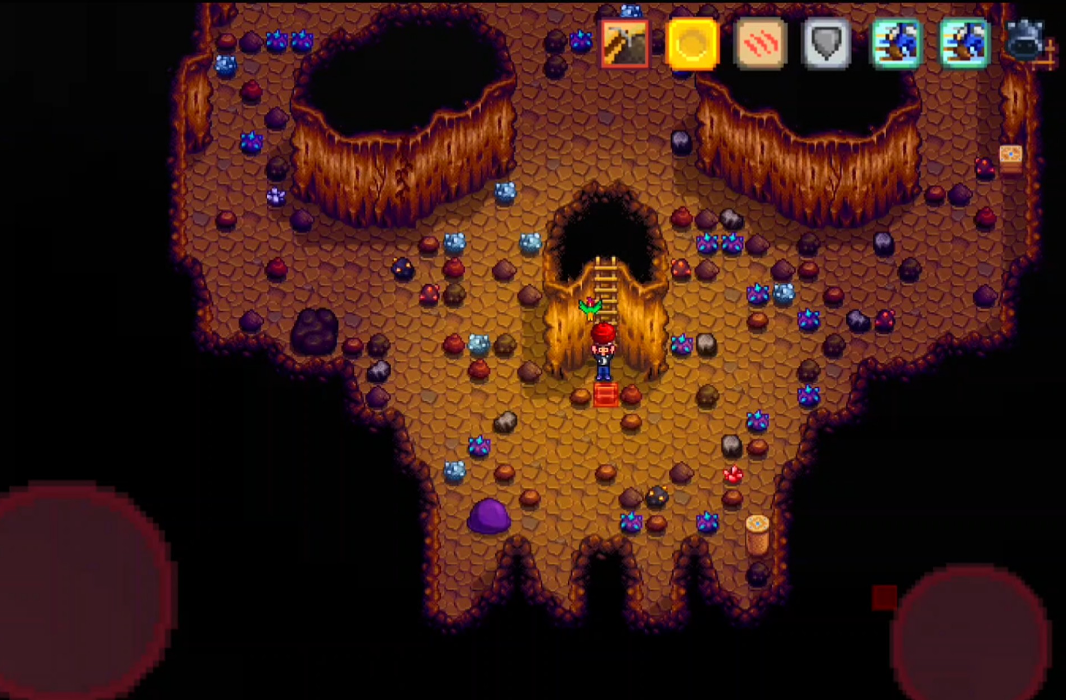Tap the large red virtual joystick pad

click(x=80, y=590)
